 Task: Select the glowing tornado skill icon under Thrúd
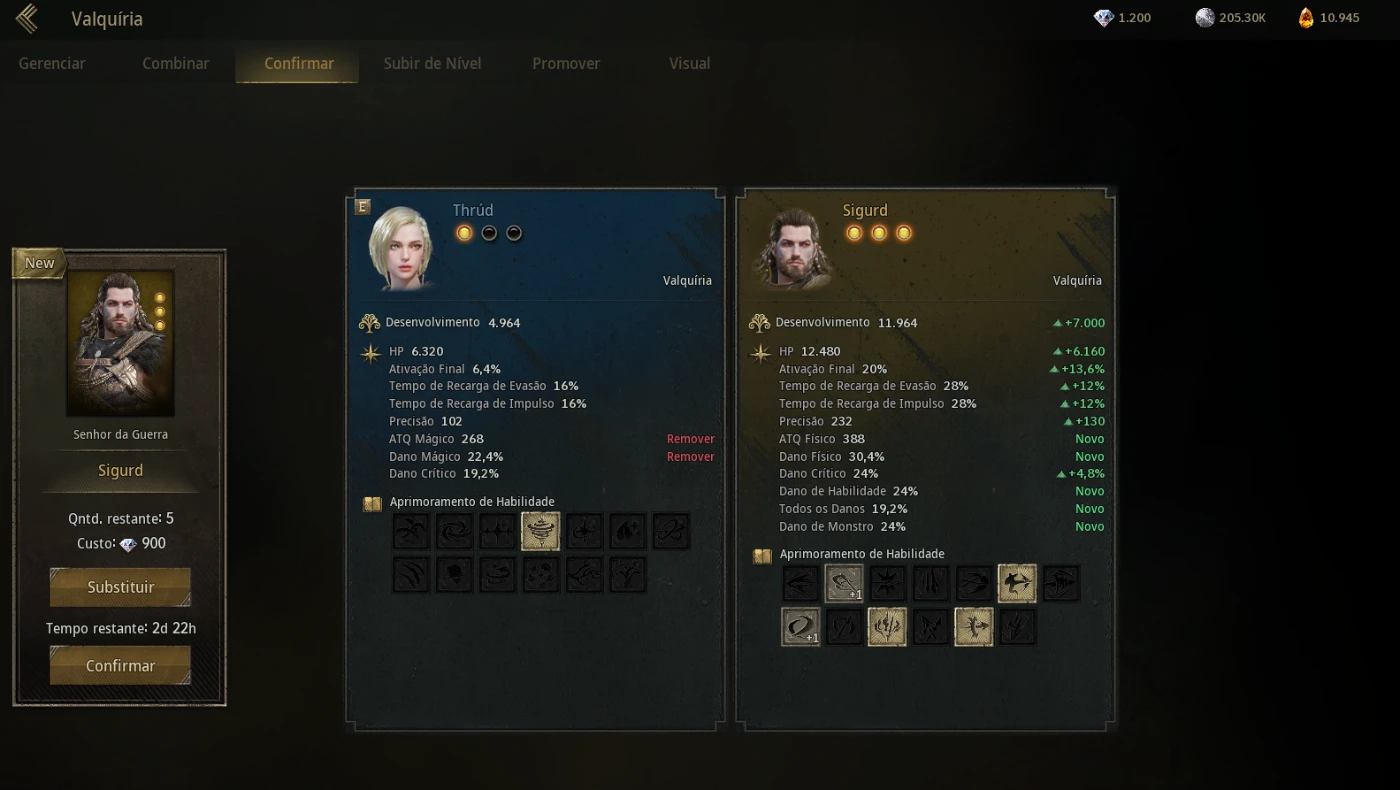(540, 530)
